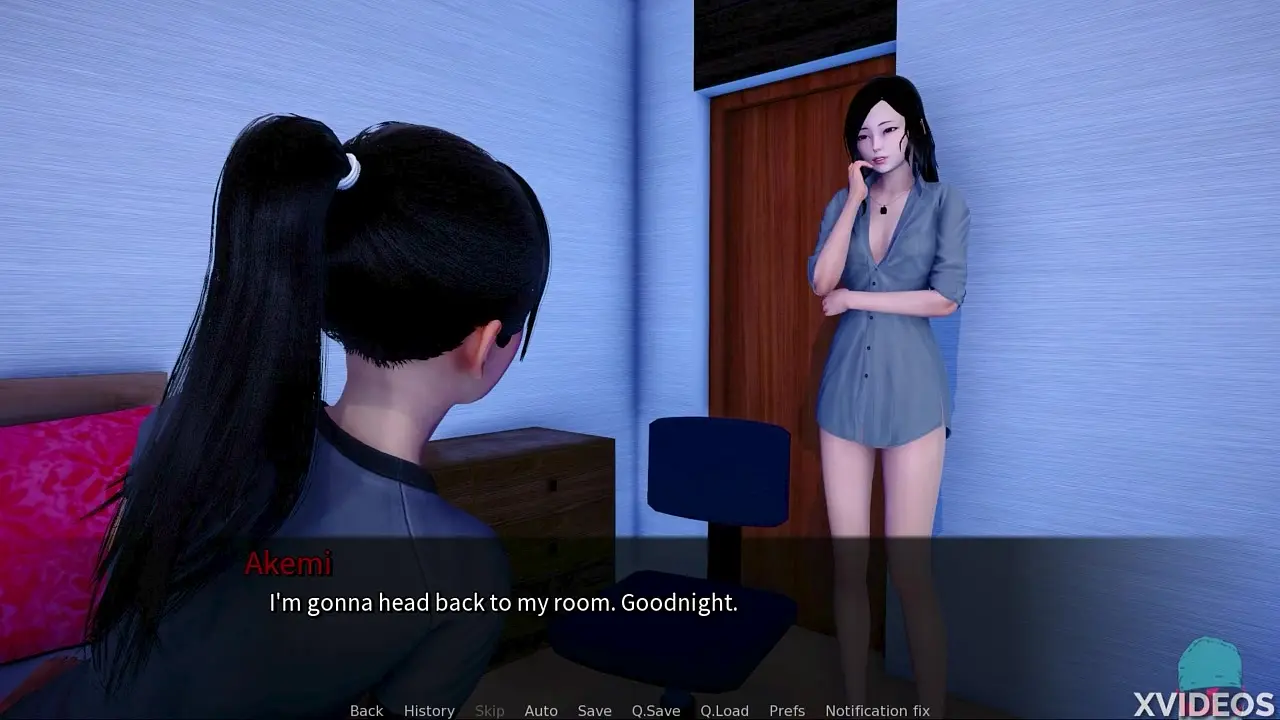Quick save with Q.Save
1280x720 pixels.
(x=656, y=710)
